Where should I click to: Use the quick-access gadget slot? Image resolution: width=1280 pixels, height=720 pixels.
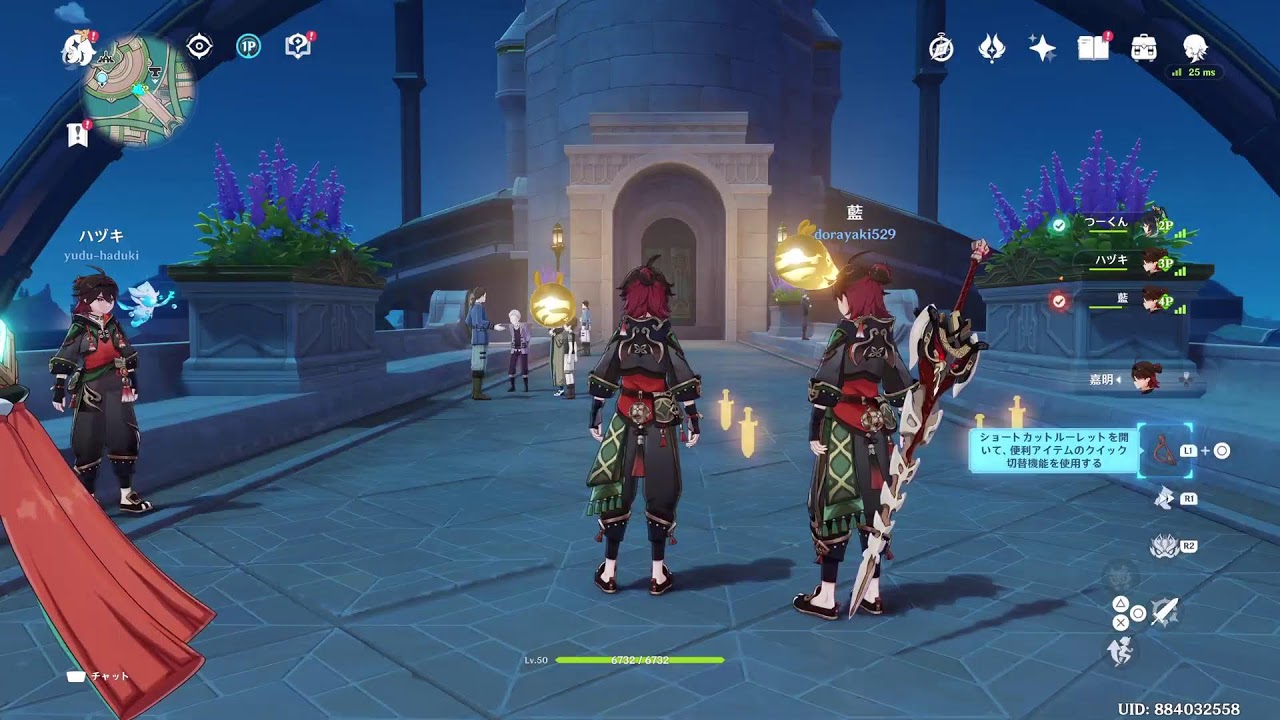[x=1162, y=451]
